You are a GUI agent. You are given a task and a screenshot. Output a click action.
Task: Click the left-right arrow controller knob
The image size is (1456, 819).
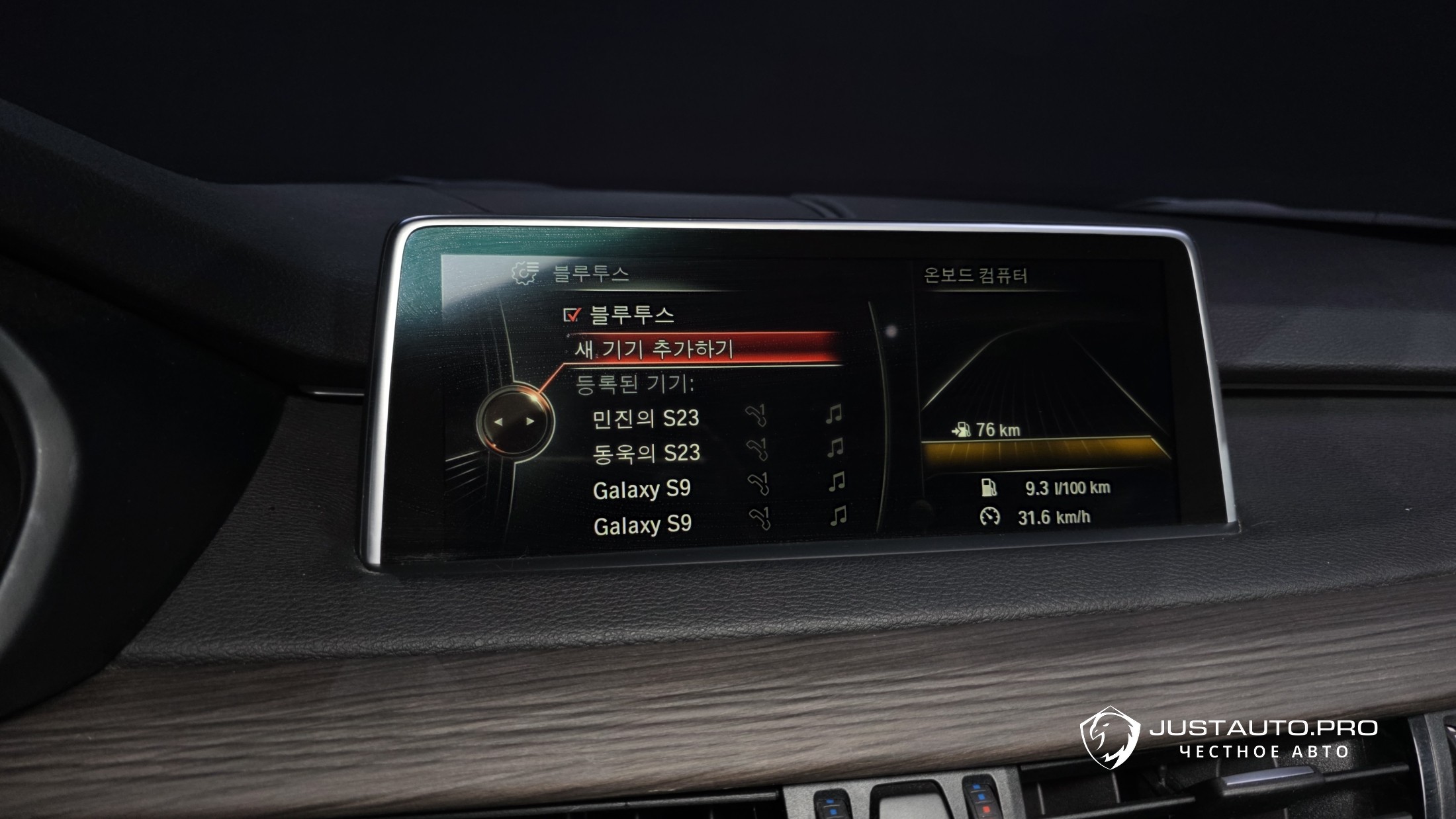coord(514,421)
